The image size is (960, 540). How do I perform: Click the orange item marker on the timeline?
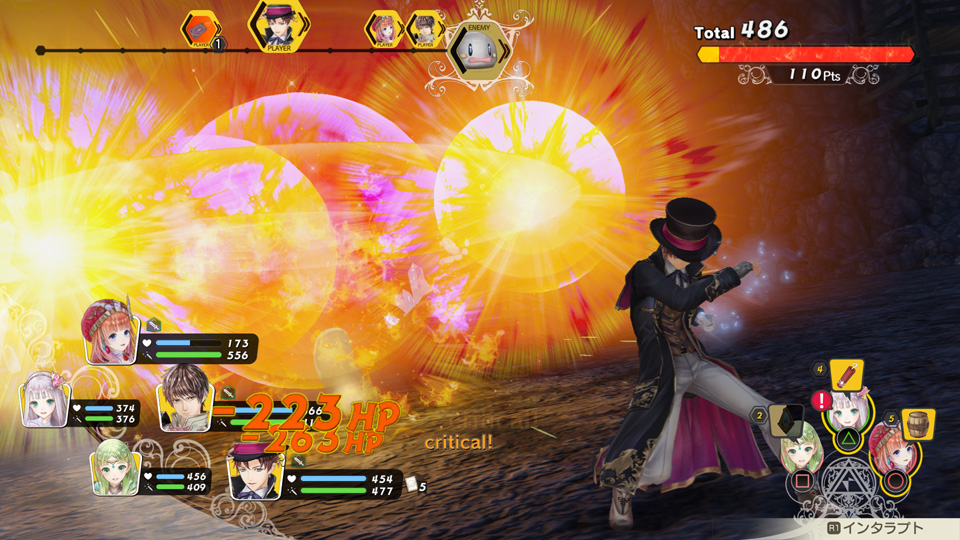point(198,30)
